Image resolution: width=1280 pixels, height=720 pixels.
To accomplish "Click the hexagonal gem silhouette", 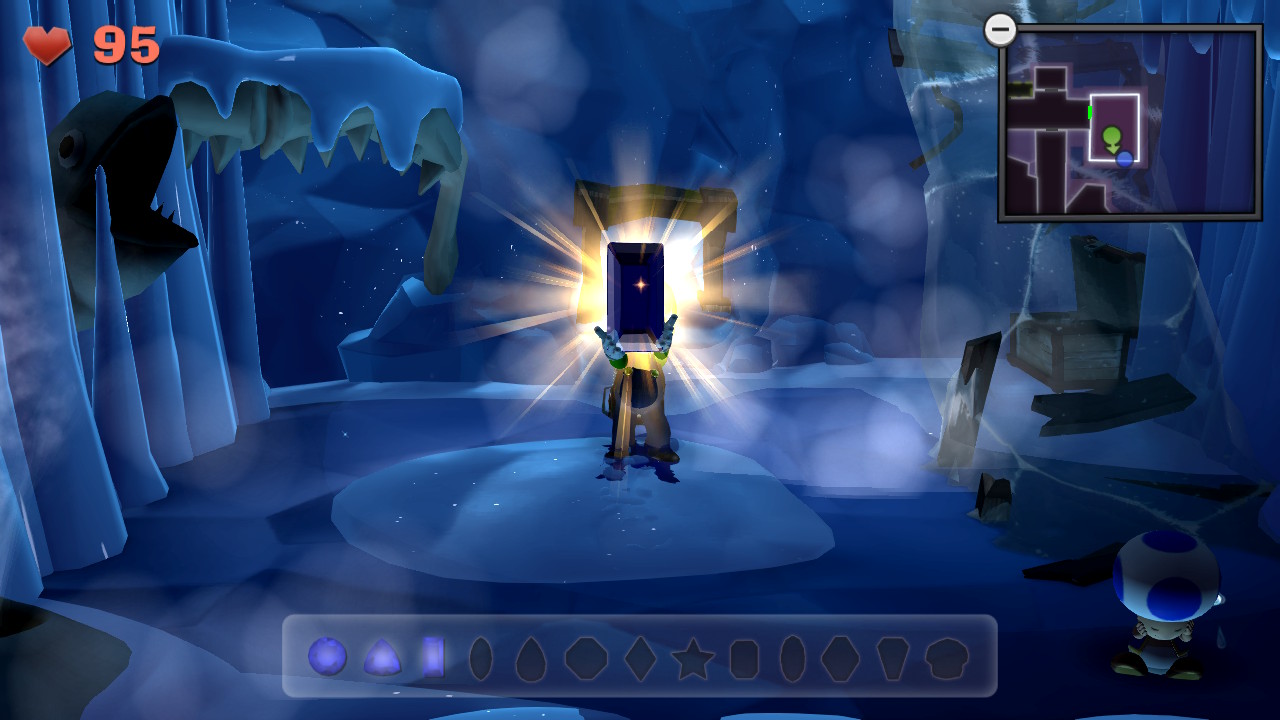I will pyautogui.click(x=838, y=659).
